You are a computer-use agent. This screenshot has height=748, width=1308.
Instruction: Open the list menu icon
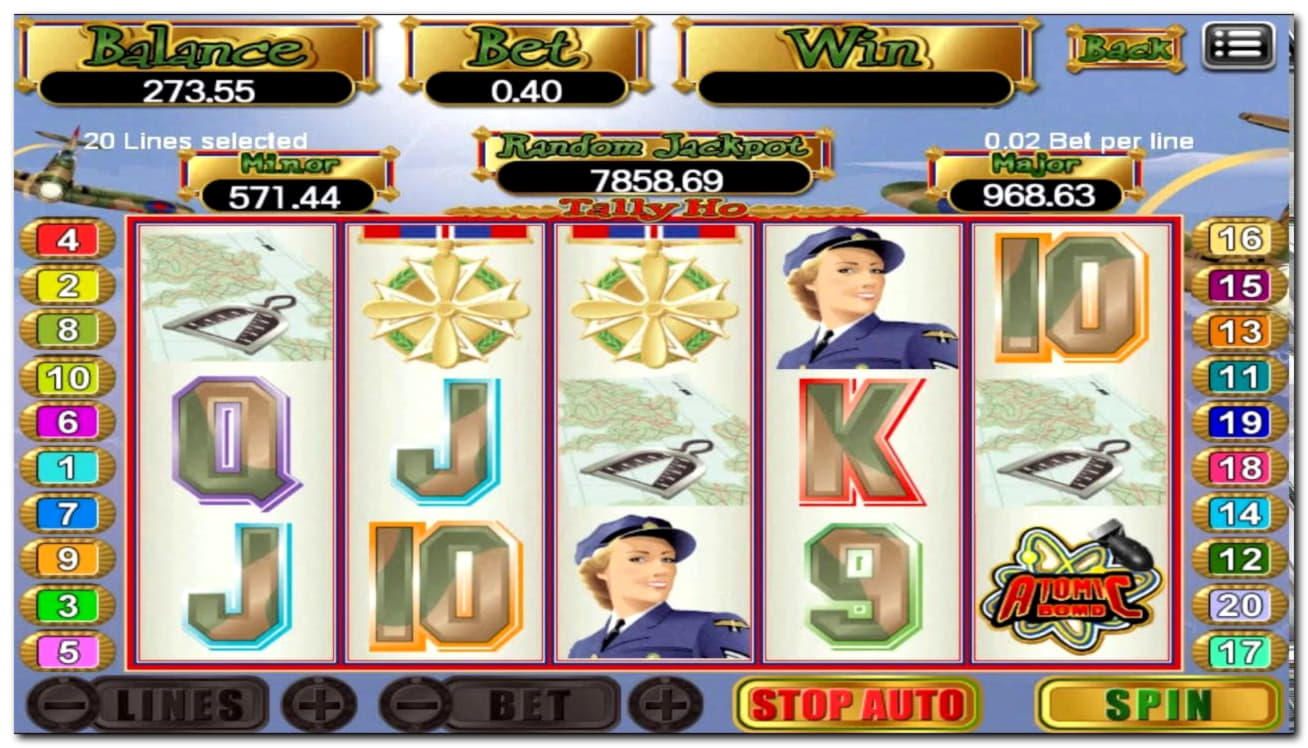(1238, 46)
